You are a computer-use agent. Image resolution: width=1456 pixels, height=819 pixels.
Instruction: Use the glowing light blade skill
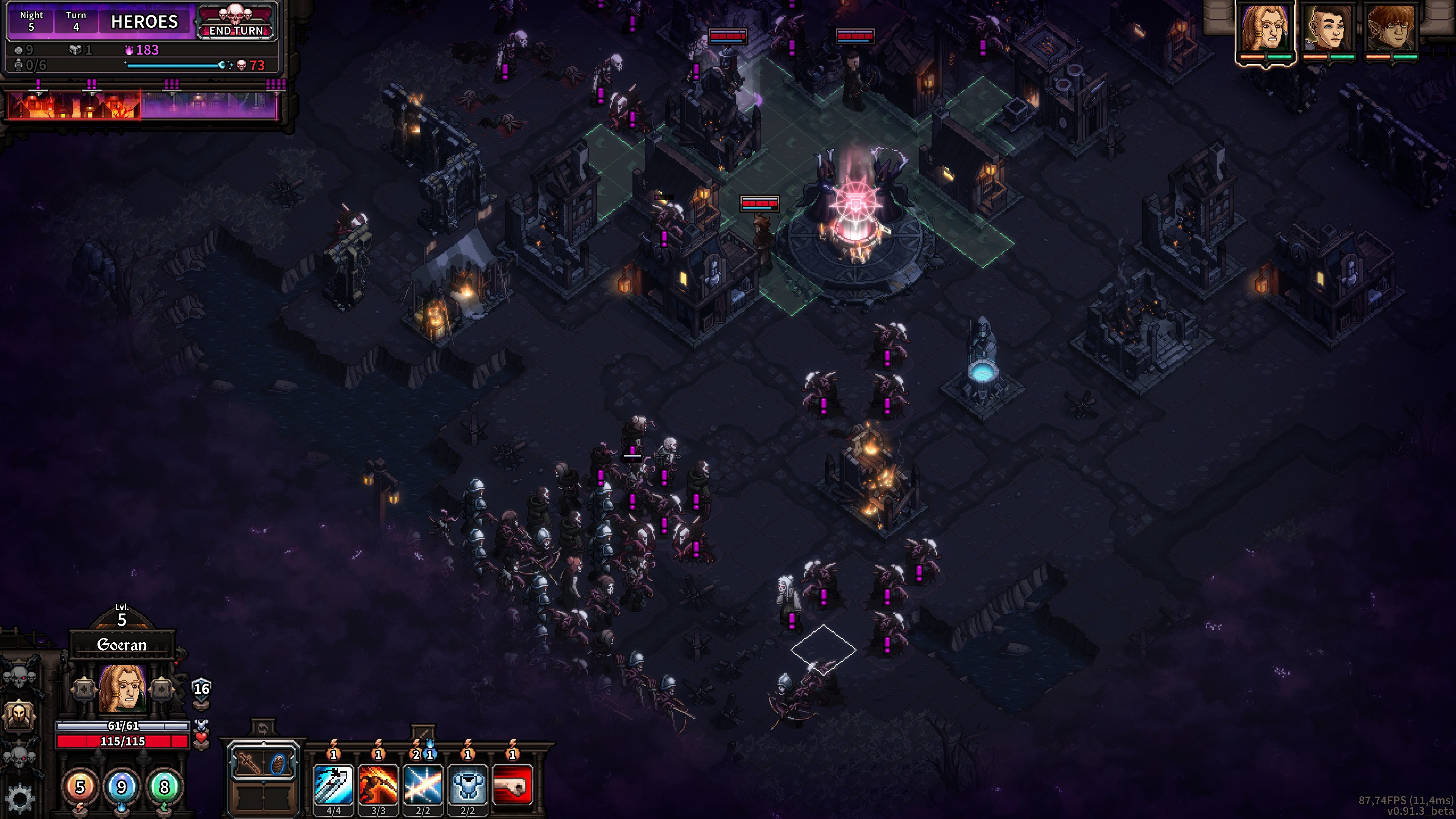tap(423, 784)
